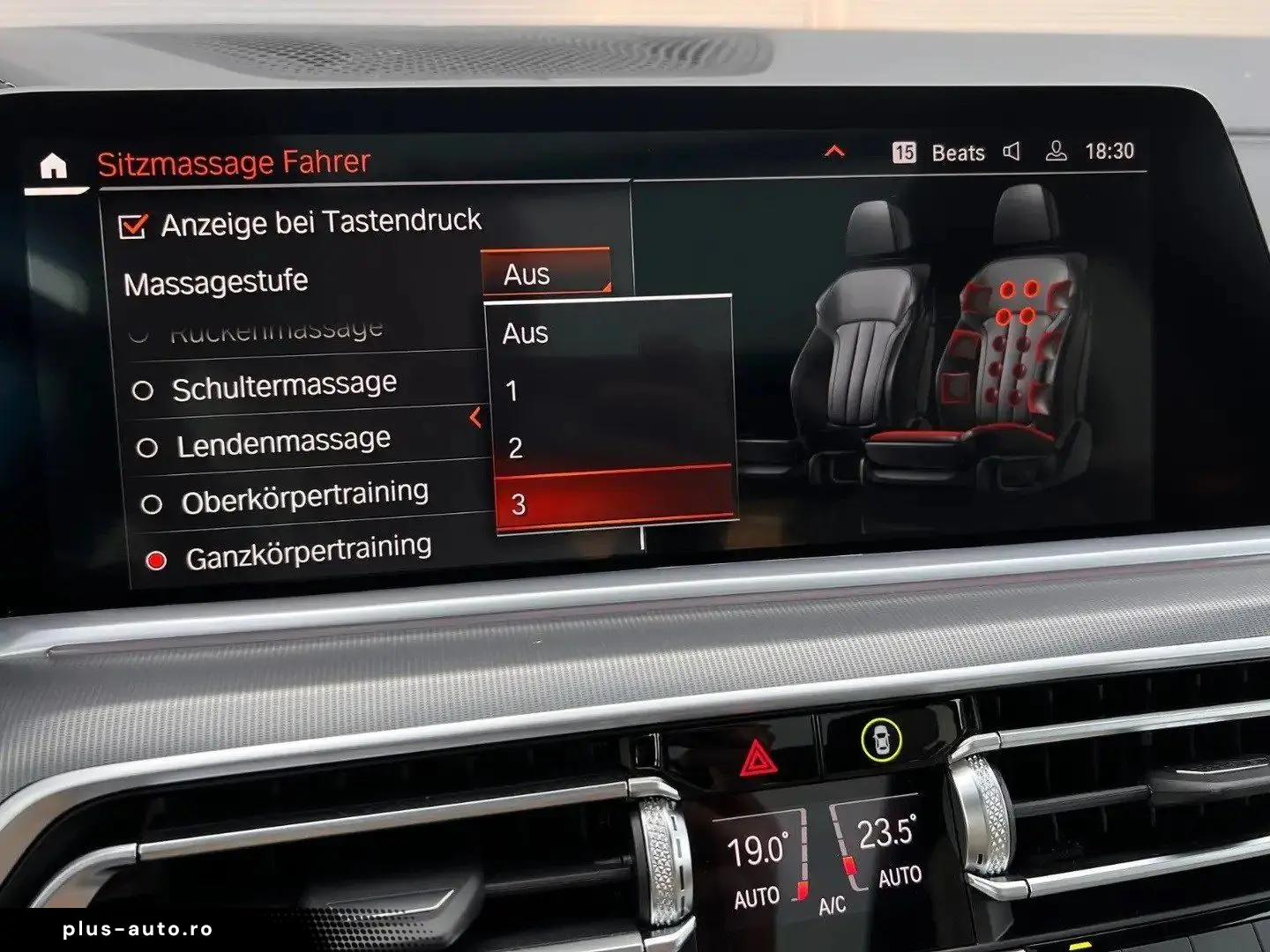This screenshot has width=1270, height=952.
Task: Select the Schultermassage radio button
Action: point(143,390)
